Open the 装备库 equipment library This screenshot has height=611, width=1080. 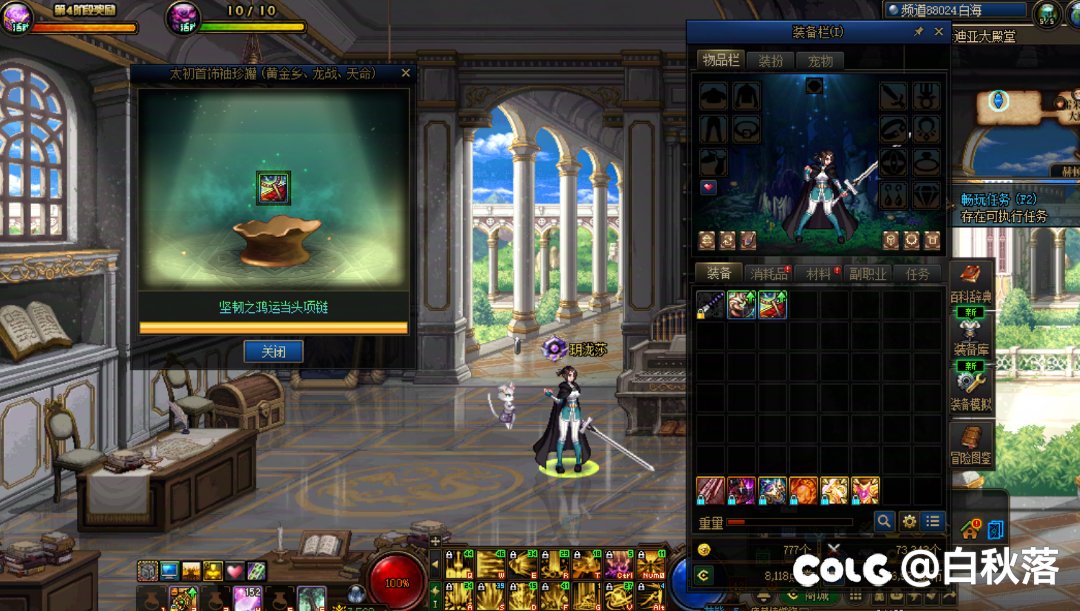click(x=970, y=333)
